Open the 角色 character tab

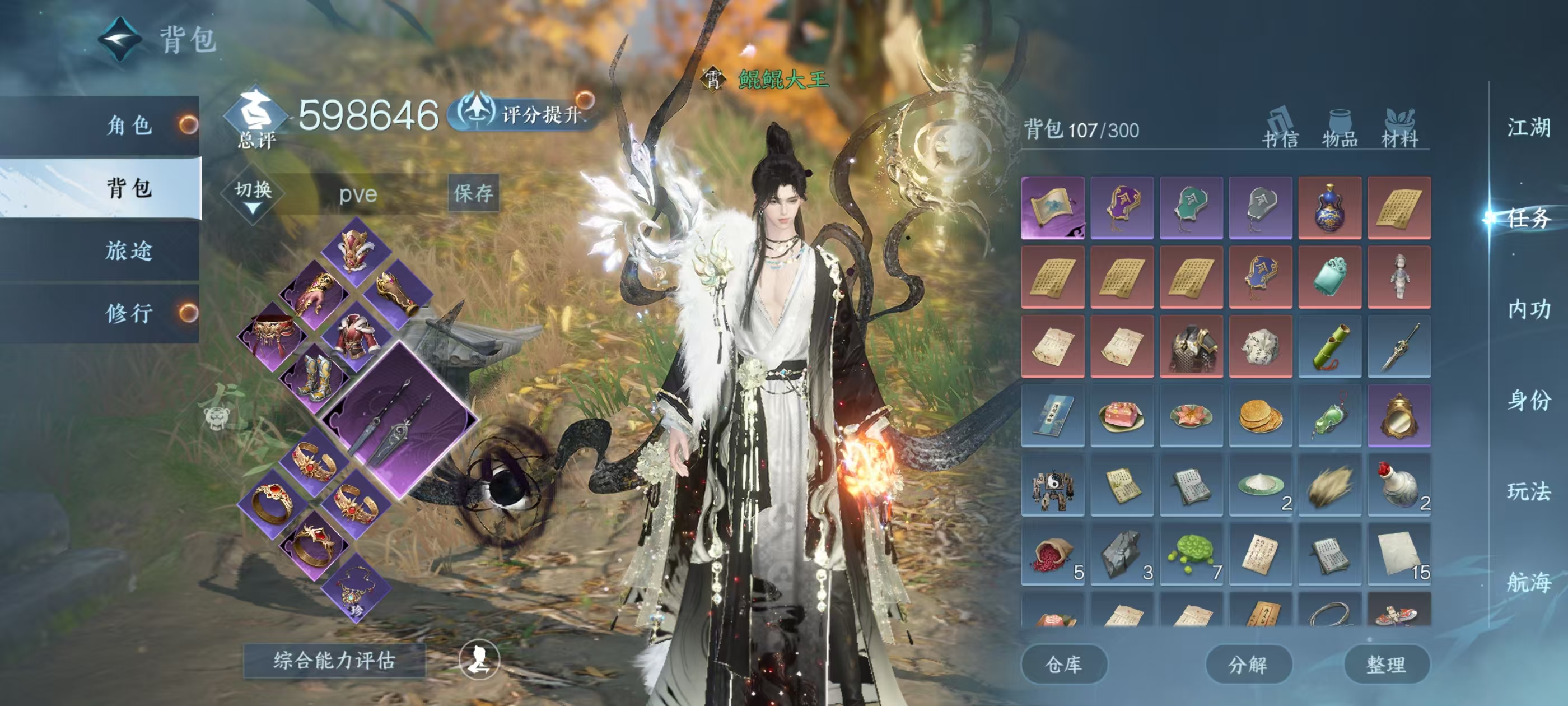[129, 126]
